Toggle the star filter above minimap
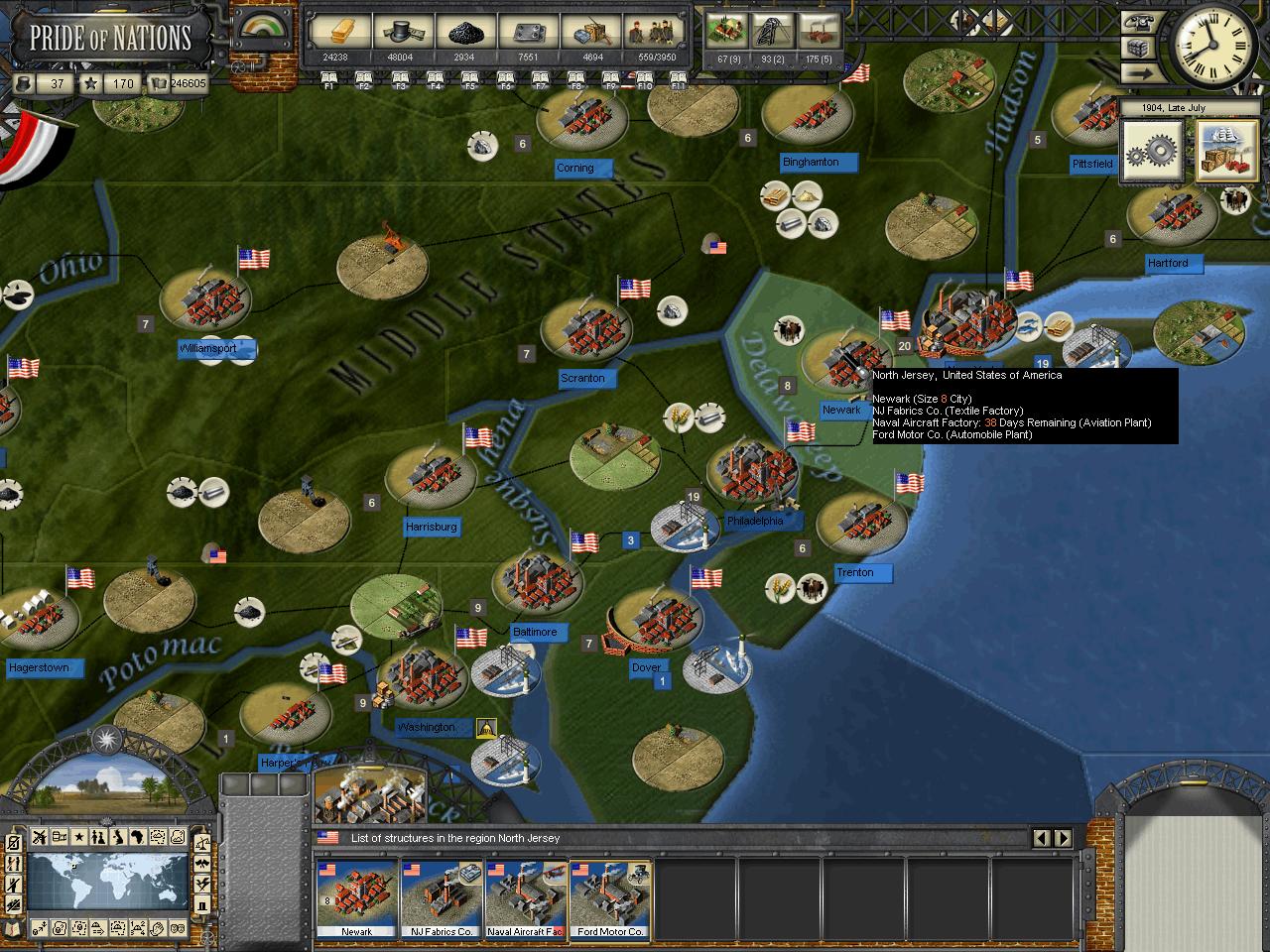1270x952 pixels. click(x=78, y=837)
